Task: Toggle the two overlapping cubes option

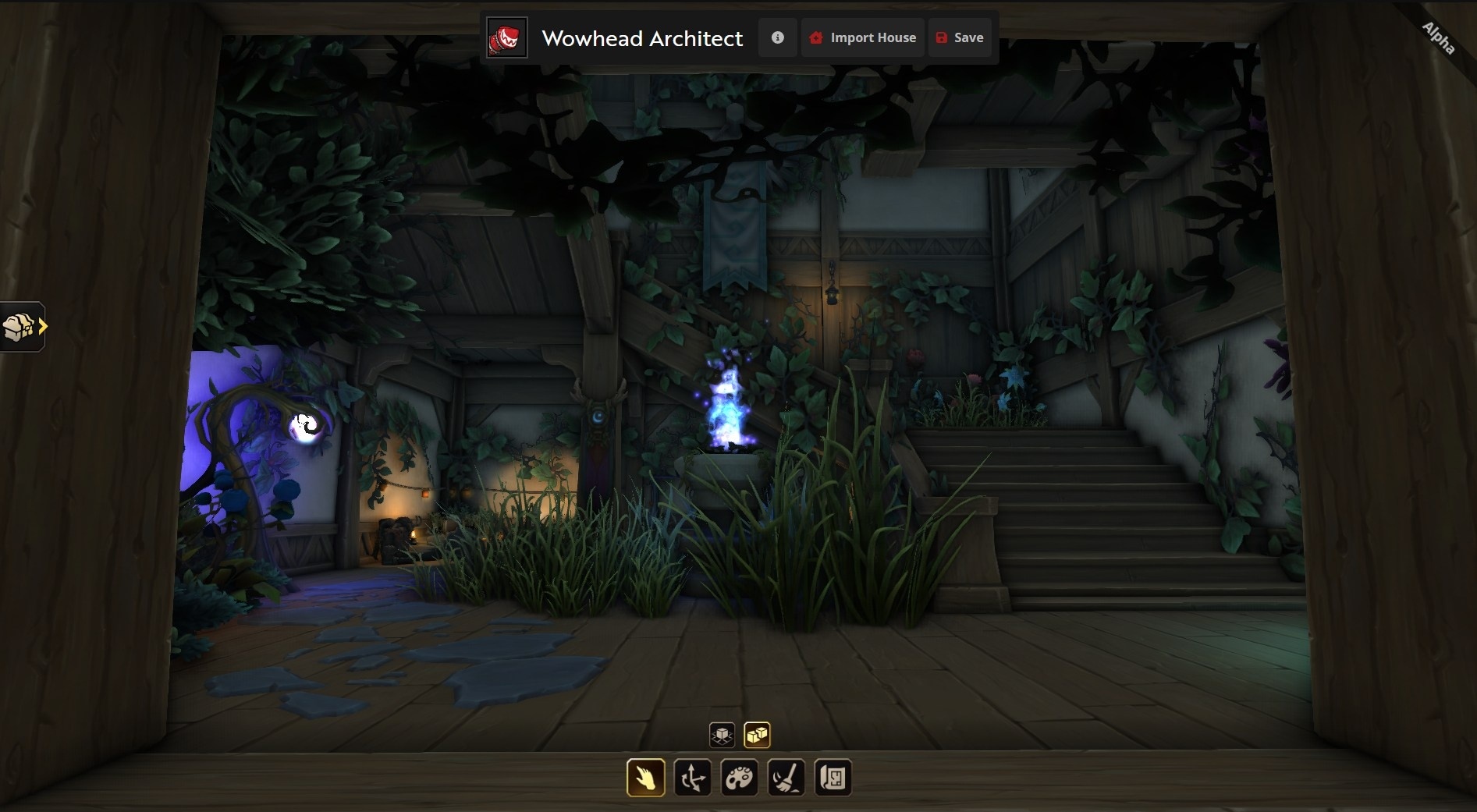Action: pos(757,735)
